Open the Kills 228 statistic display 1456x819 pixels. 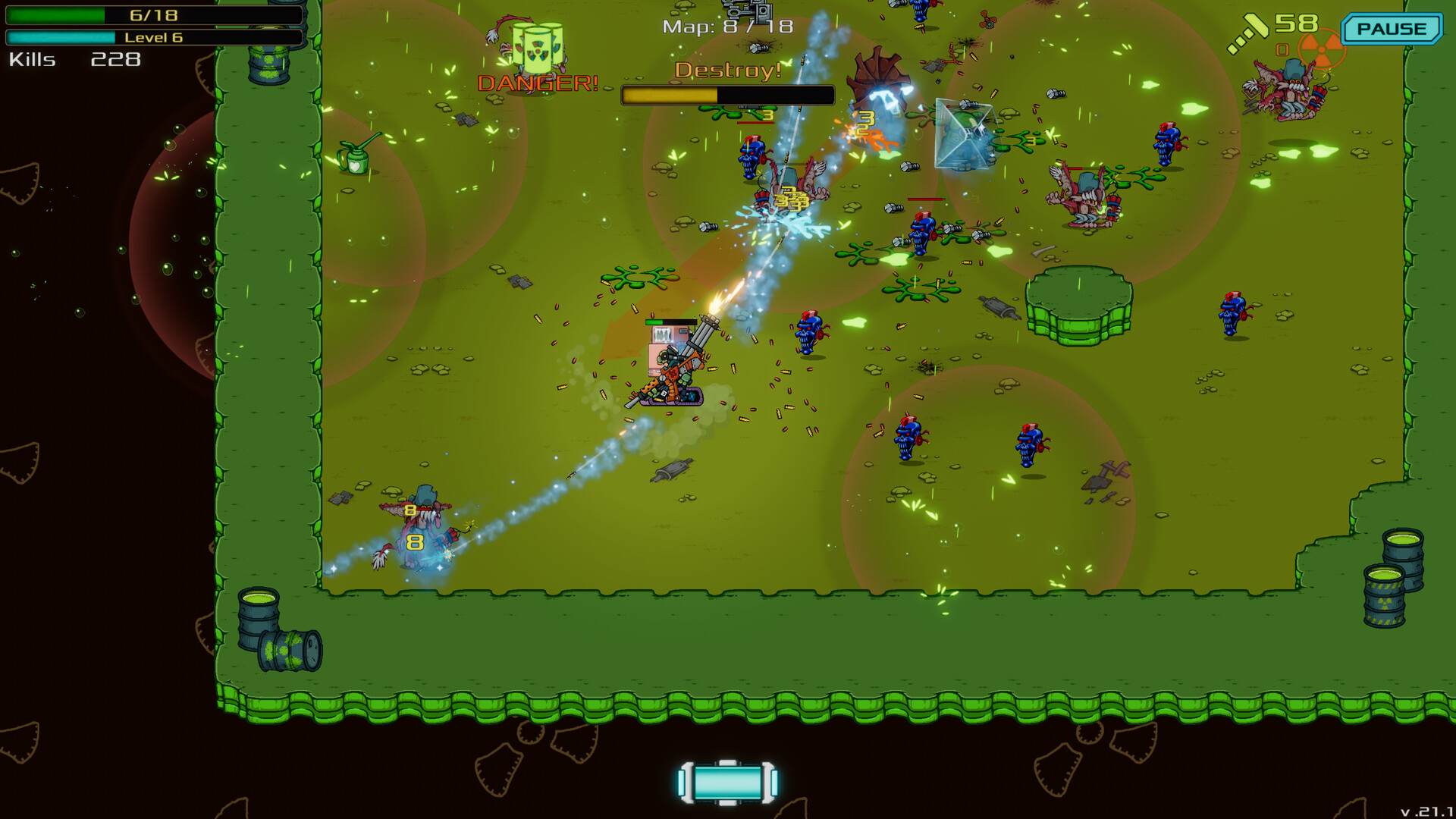pos(76,59)
